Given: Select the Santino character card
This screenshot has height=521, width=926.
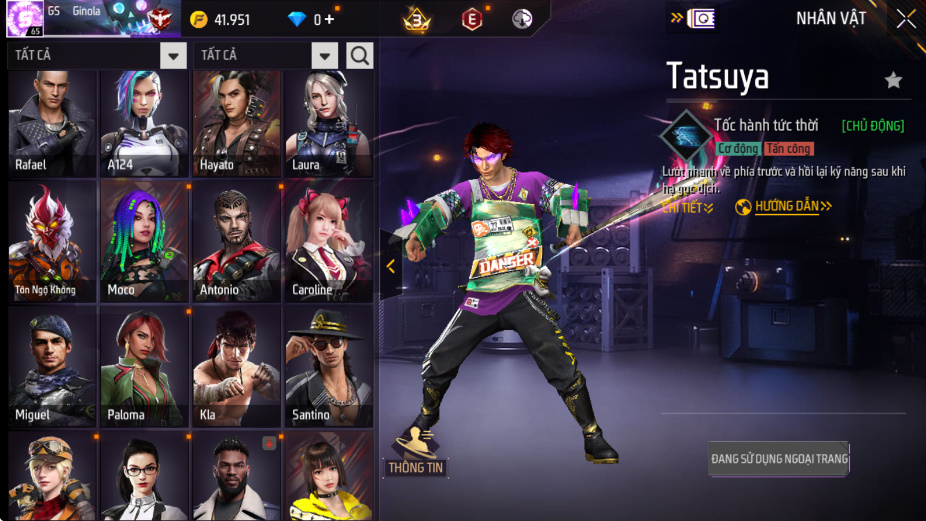Looking at the screenshot, I should tap(328, 366).
